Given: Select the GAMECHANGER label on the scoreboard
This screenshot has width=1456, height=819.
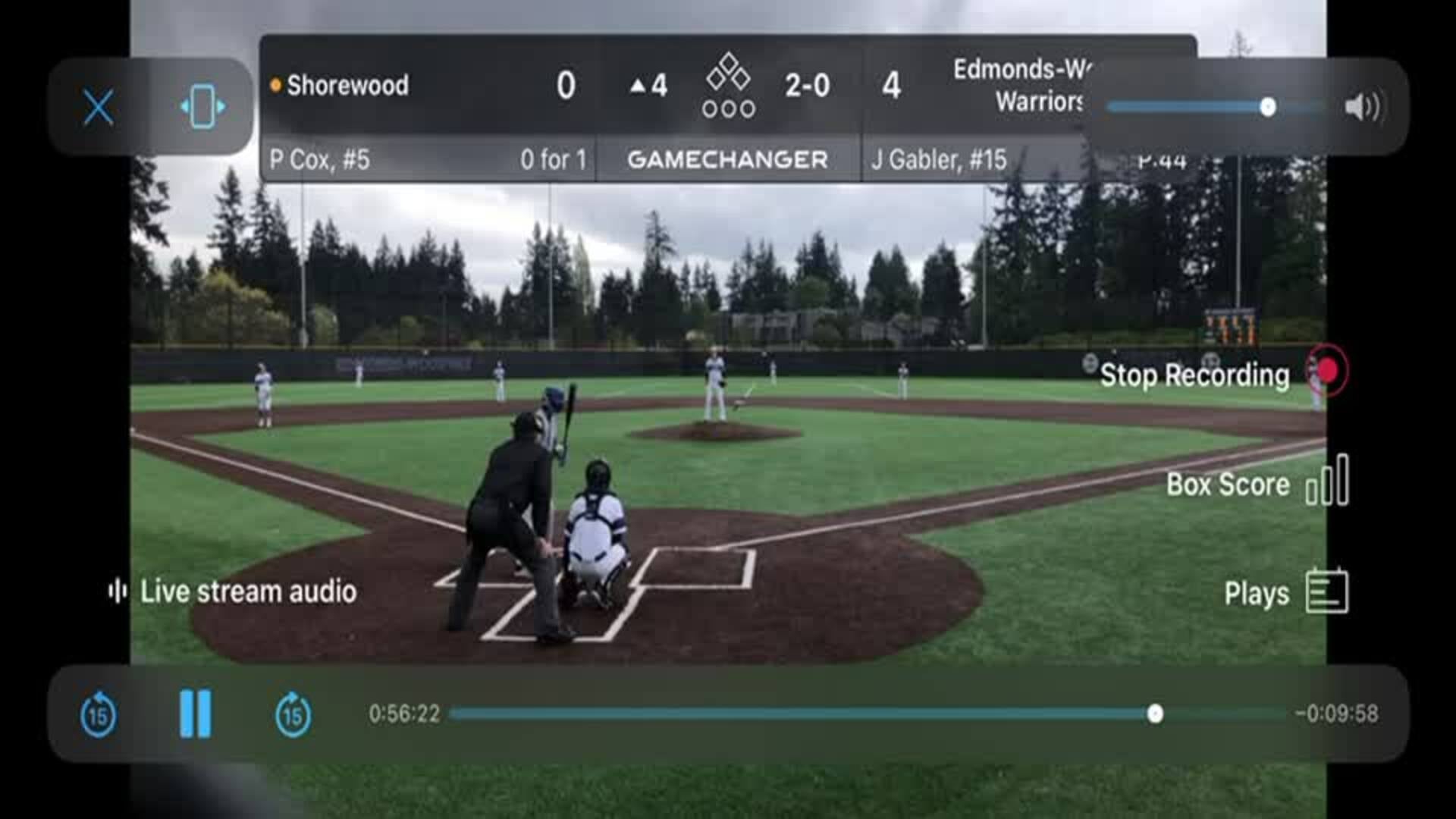Looking at the screenshot, I should click(x=728, y=159).
